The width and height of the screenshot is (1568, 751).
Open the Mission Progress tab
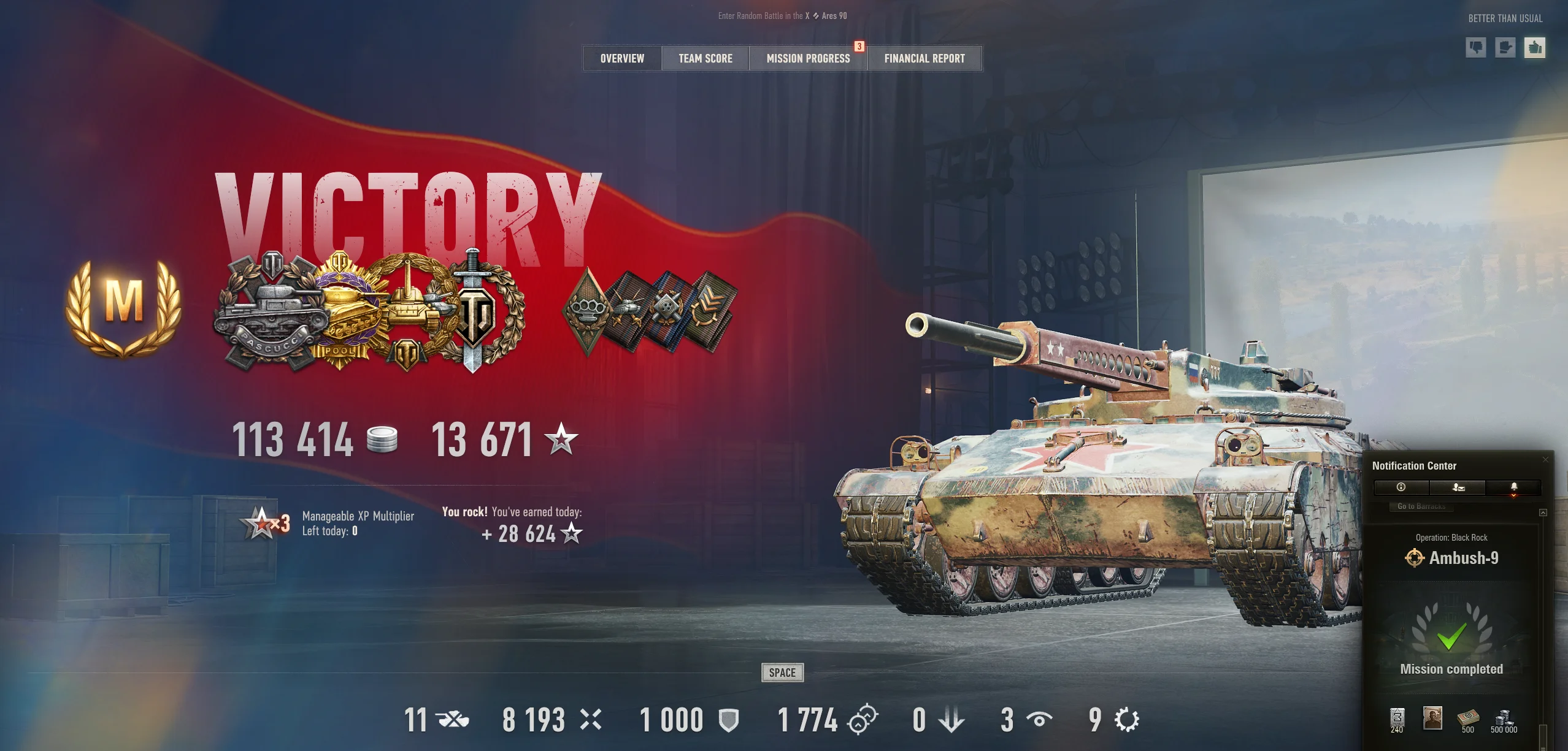pyautogui.click(x=808, y=58)
